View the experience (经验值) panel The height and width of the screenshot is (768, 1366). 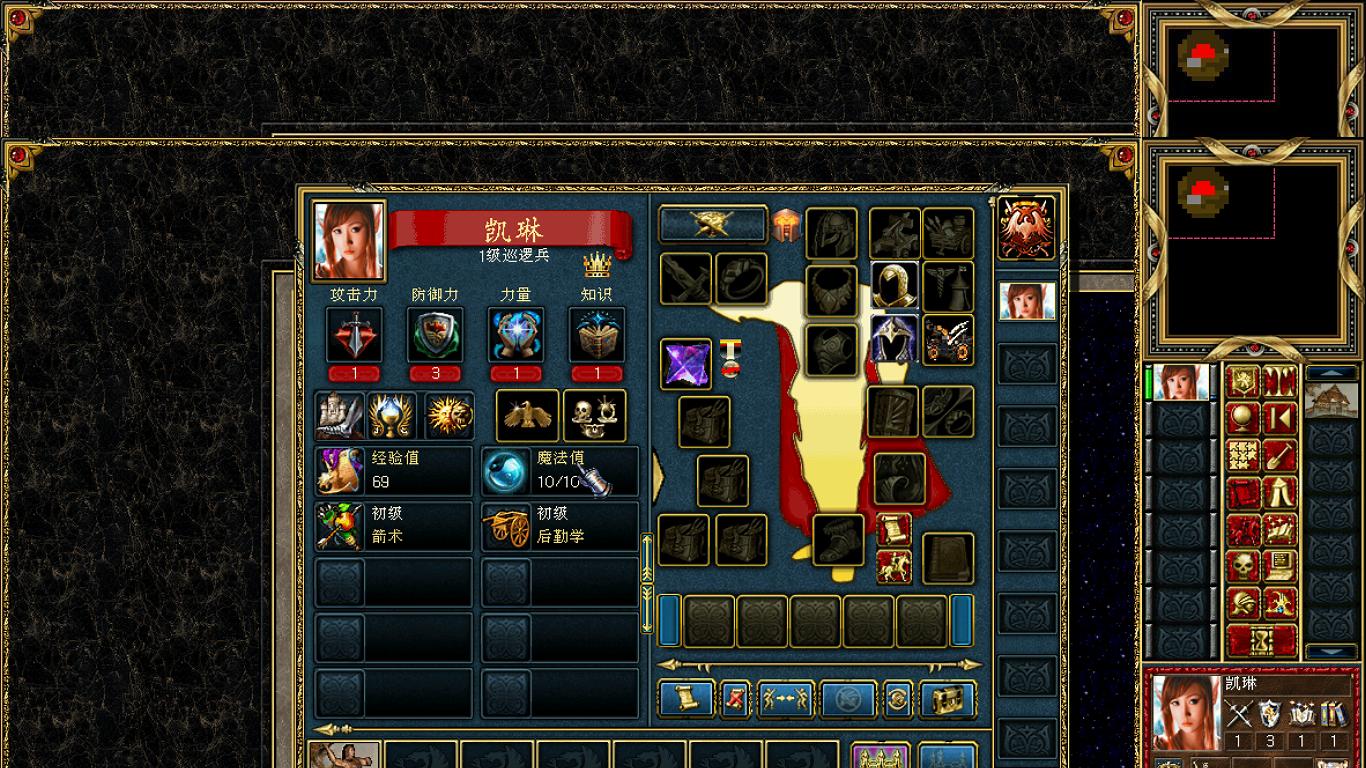tap(394, 471)
